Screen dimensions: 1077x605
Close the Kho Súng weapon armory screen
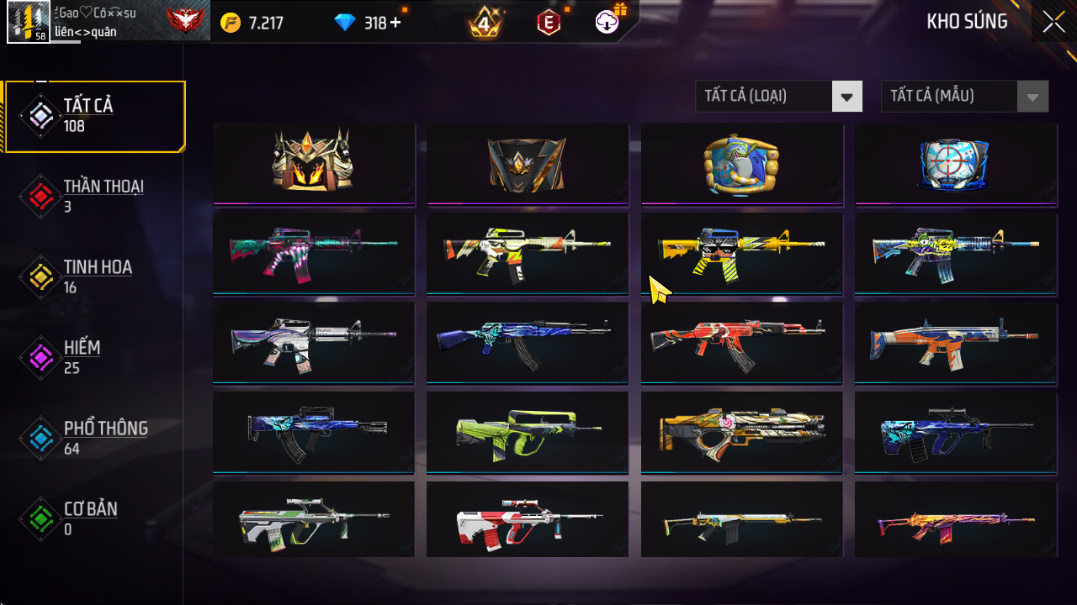click(x=1053, y=22)
